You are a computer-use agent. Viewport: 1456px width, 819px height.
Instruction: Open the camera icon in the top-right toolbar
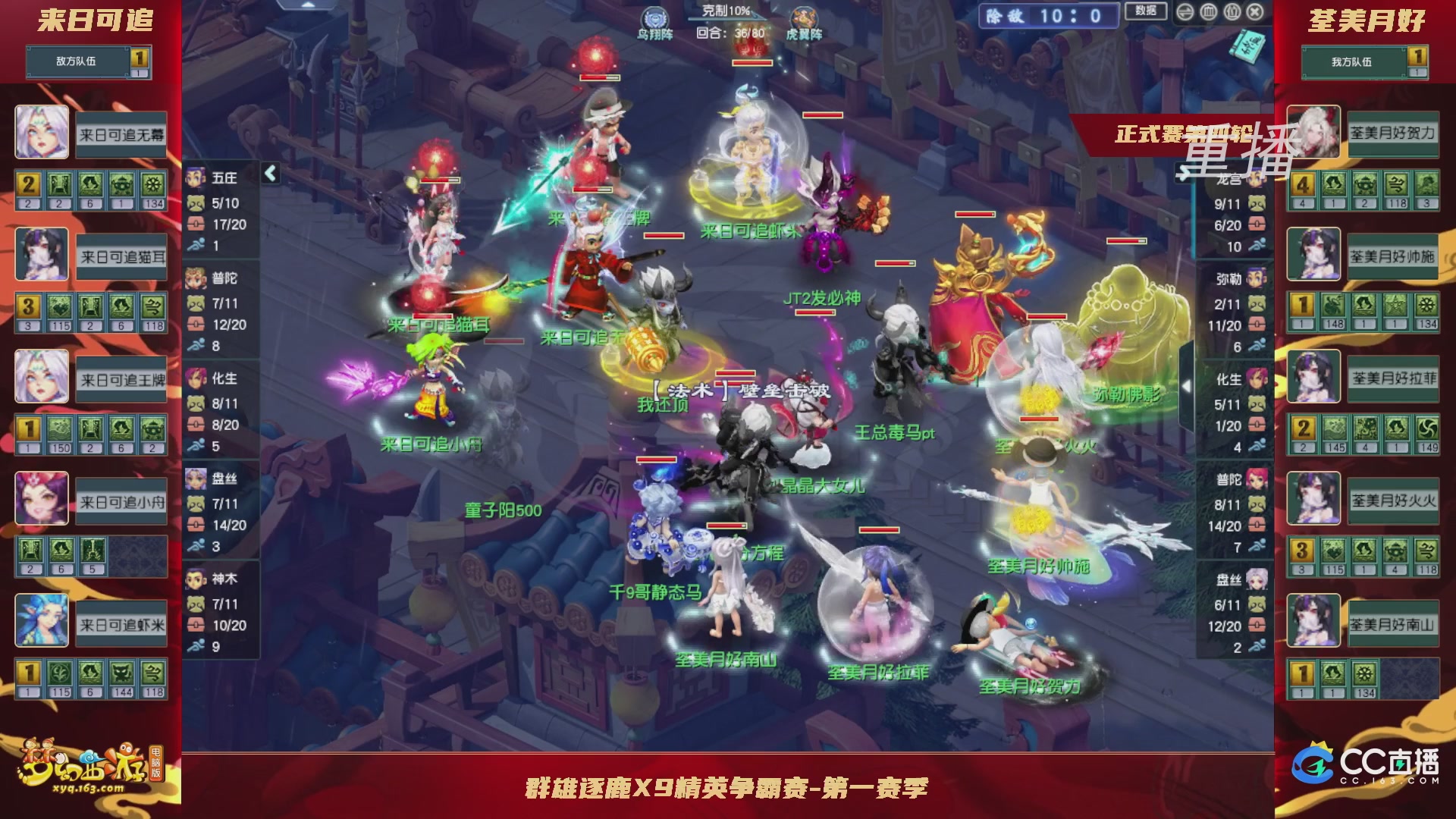pos(1232,11)
